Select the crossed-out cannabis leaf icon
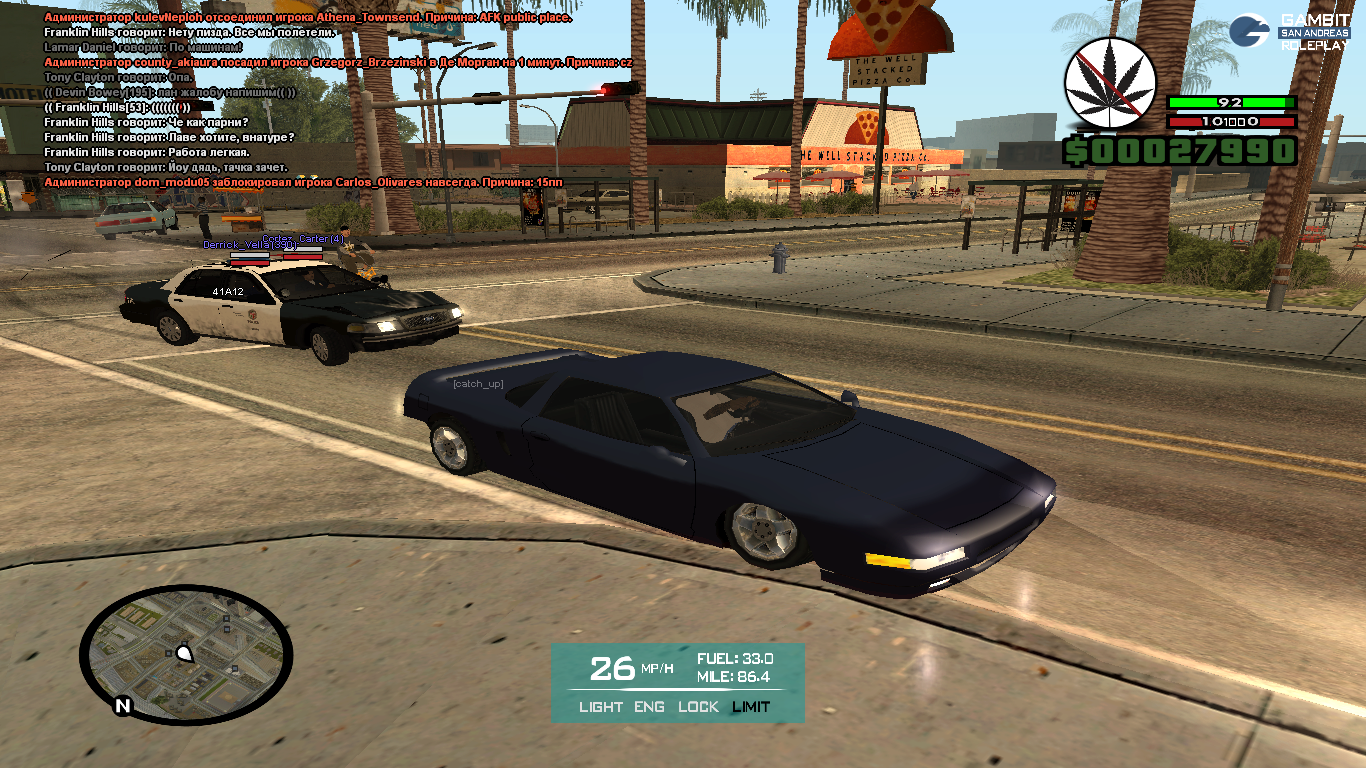1366x768 pixels. pyautogui.click(x=1109, y=83)
